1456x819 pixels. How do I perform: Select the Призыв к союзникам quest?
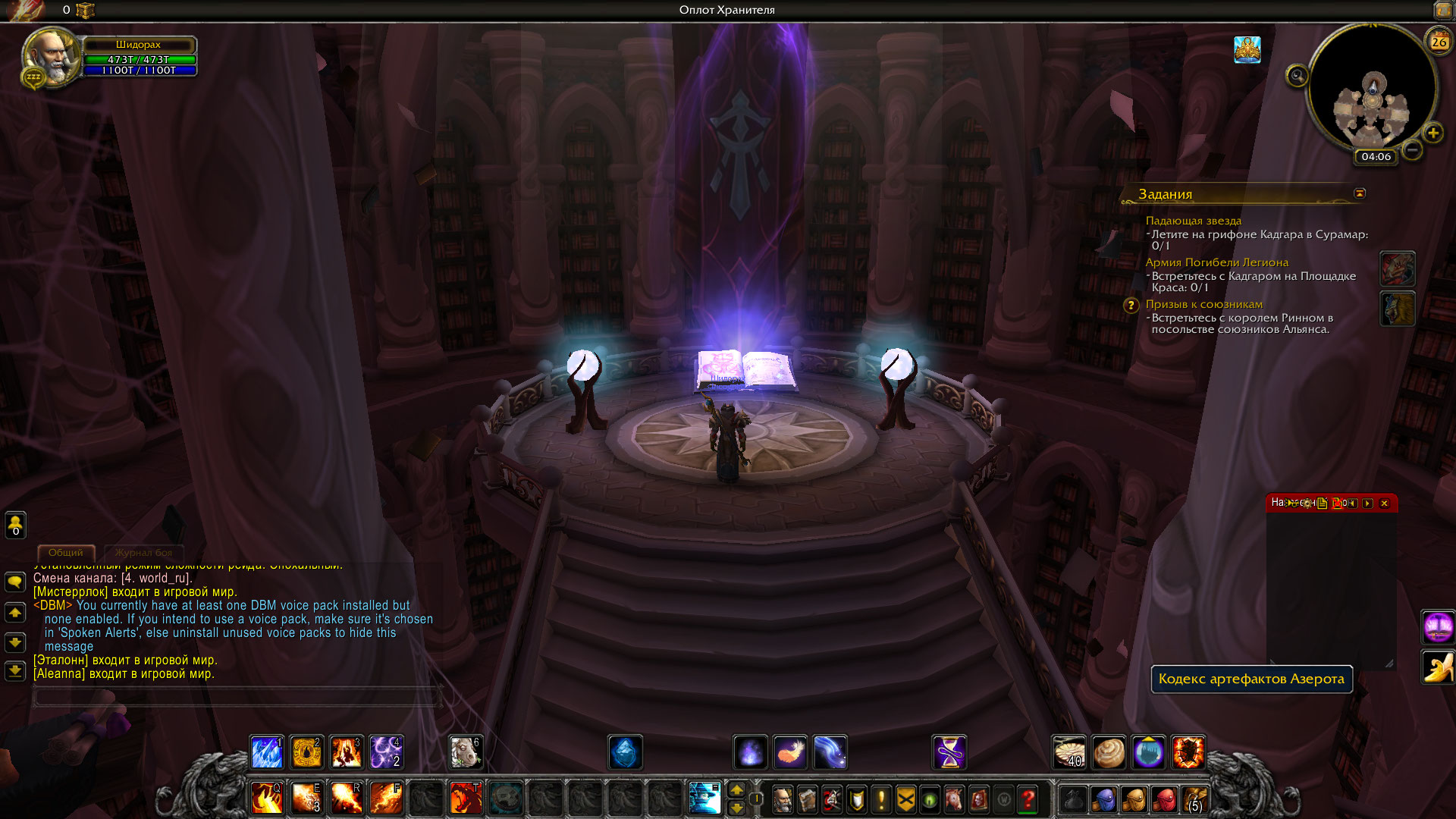[1203, 304]
